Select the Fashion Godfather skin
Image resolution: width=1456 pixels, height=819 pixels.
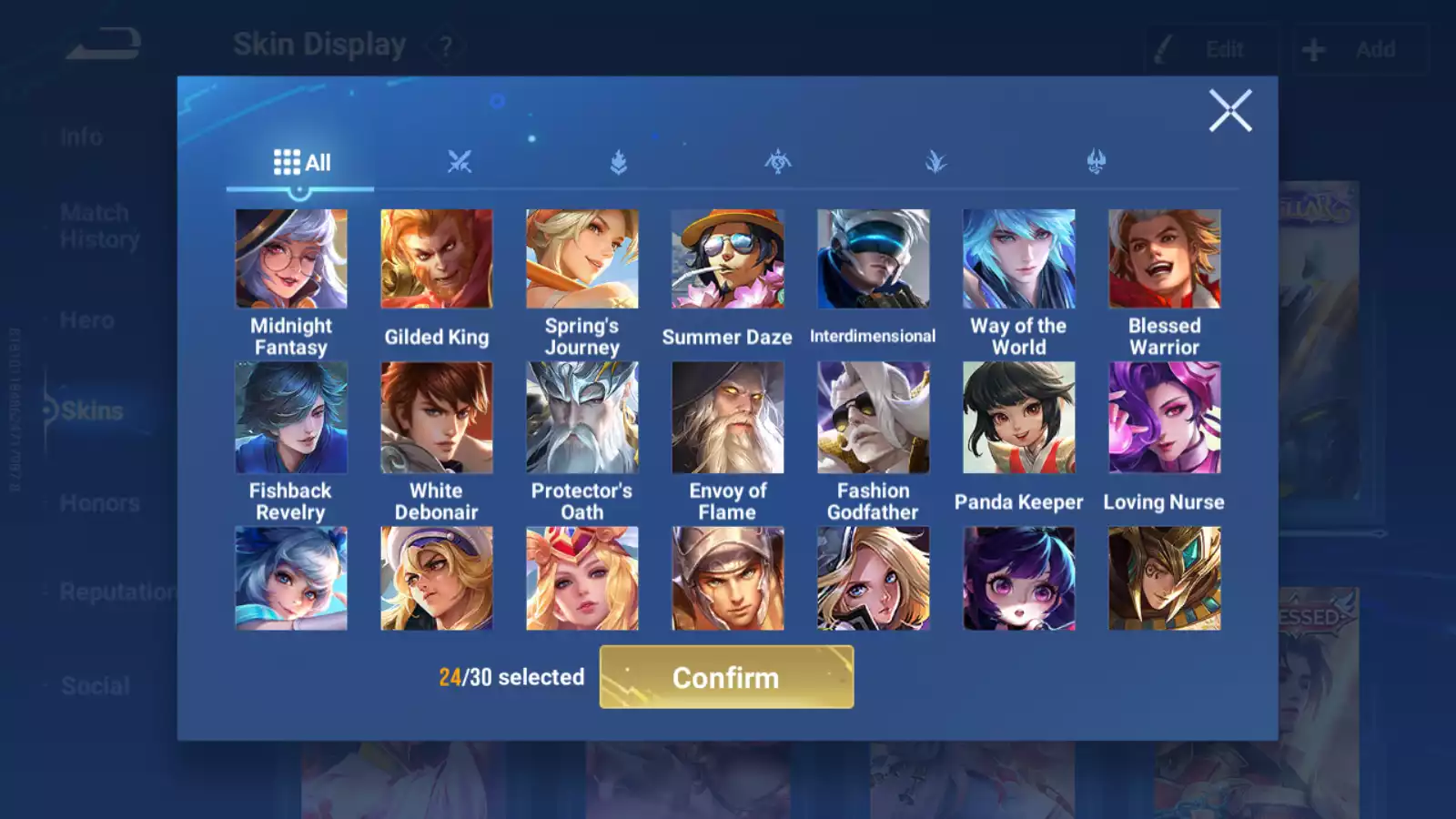(874, 418)
